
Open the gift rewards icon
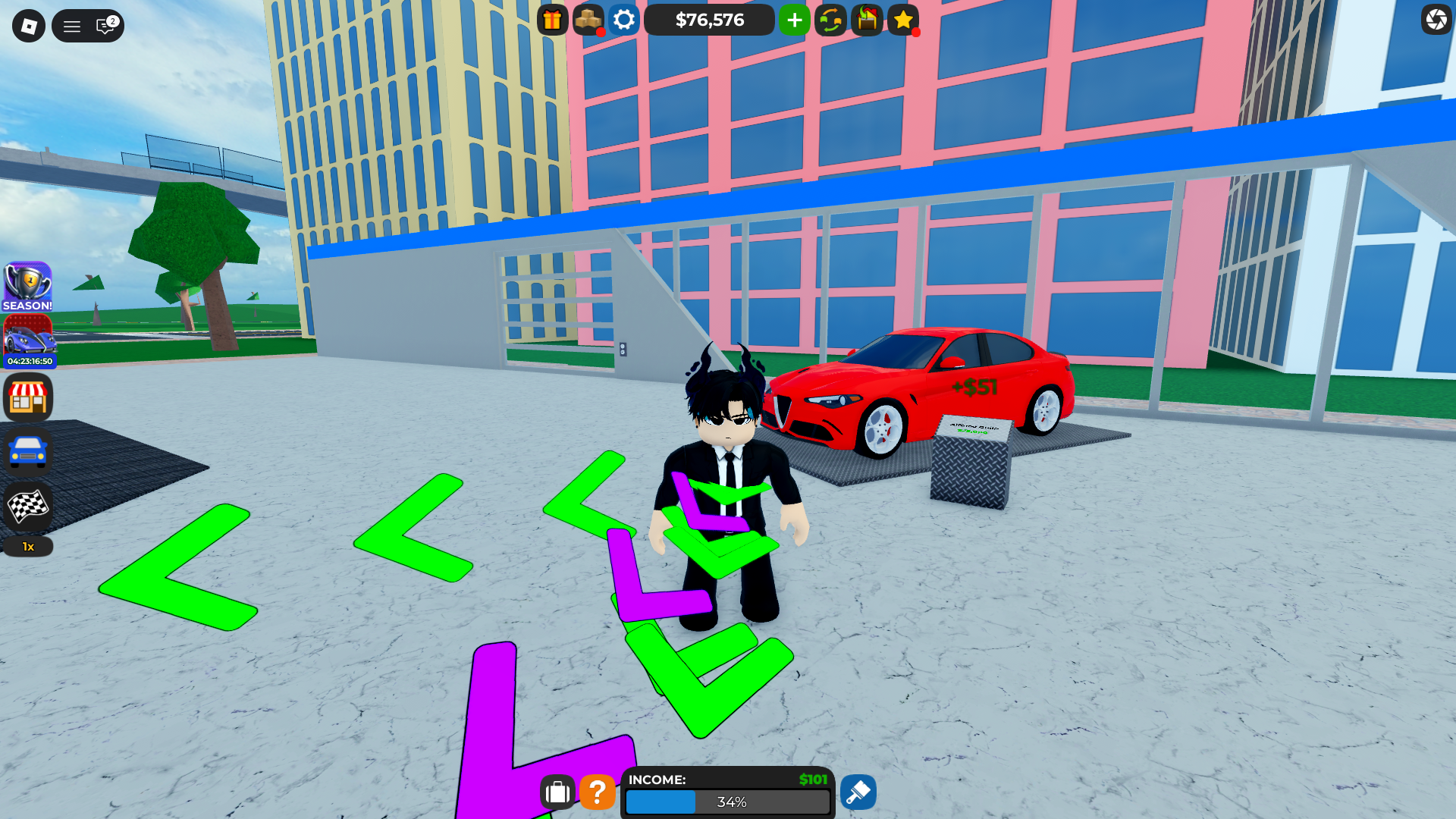click(551, 20)
